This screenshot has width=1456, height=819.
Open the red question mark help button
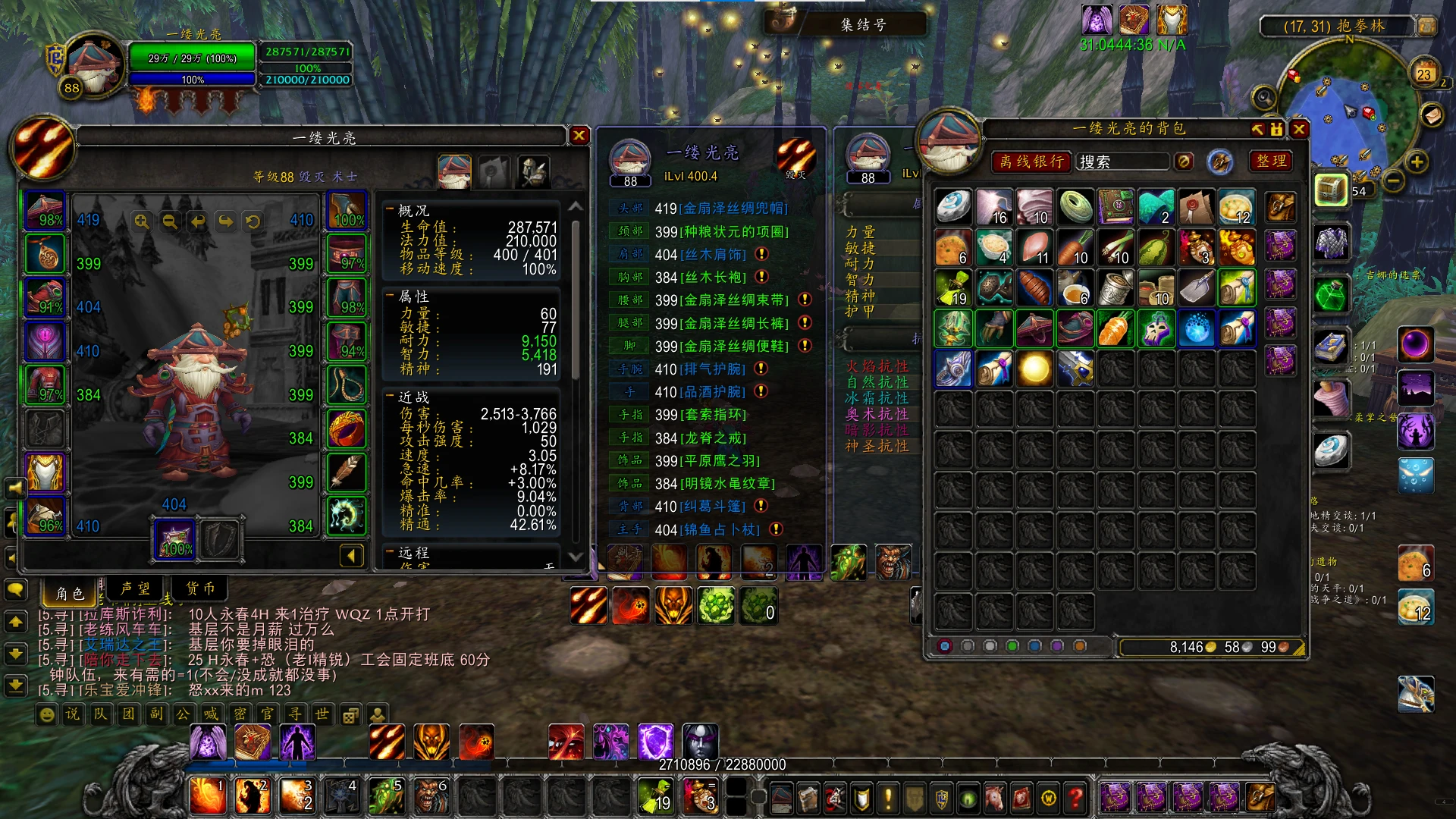point(1075,798)
